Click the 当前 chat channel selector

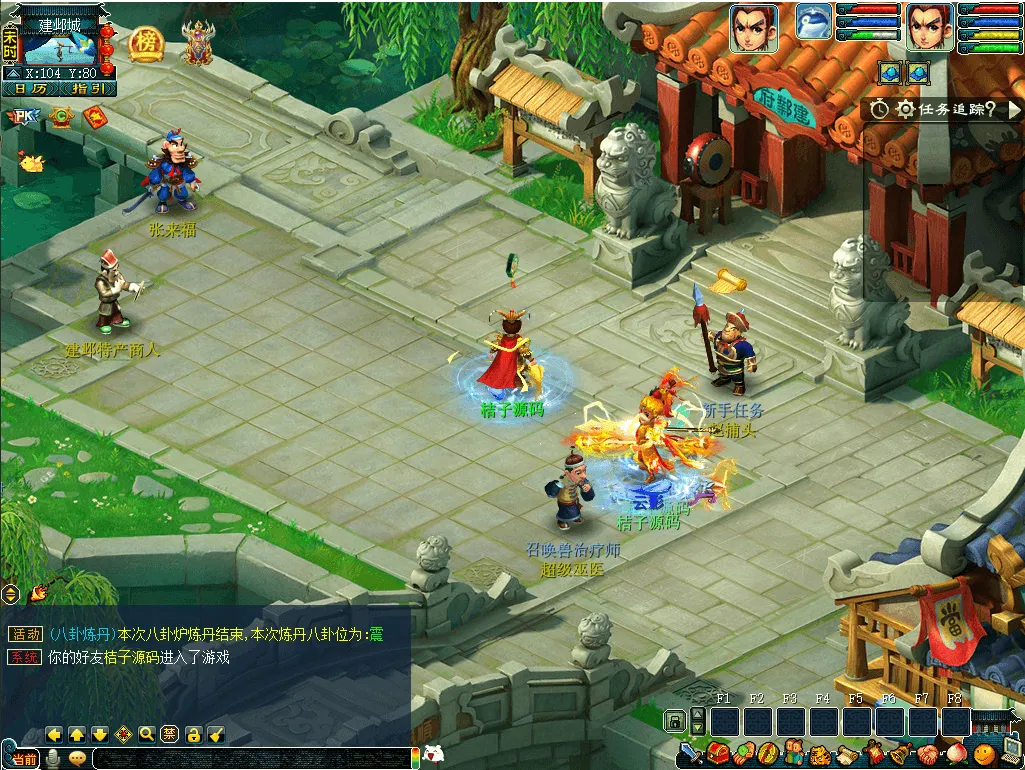coord(24,759)
